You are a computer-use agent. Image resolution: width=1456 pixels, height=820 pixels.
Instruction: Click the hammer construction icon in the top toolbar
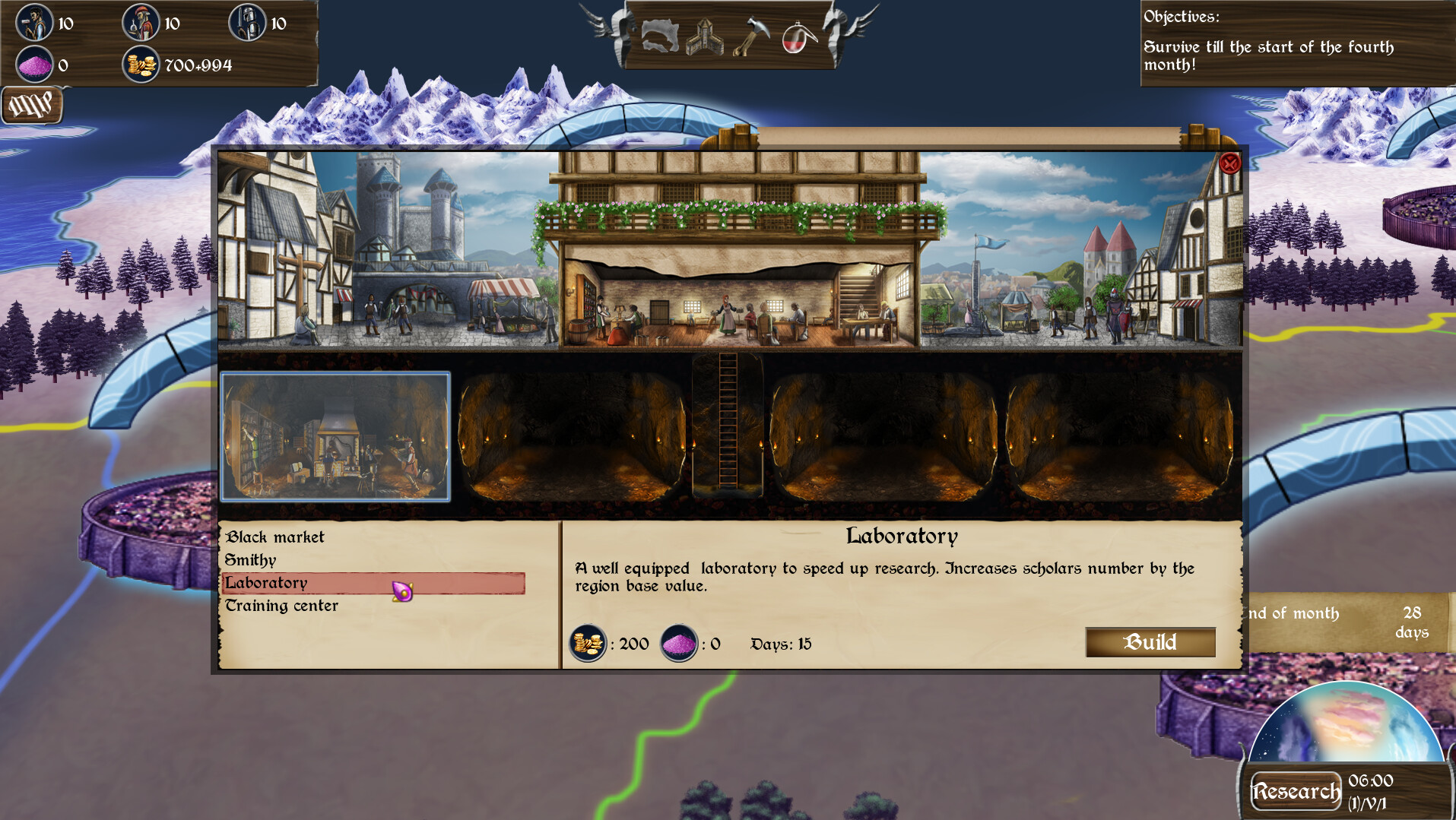pos(751,36)
